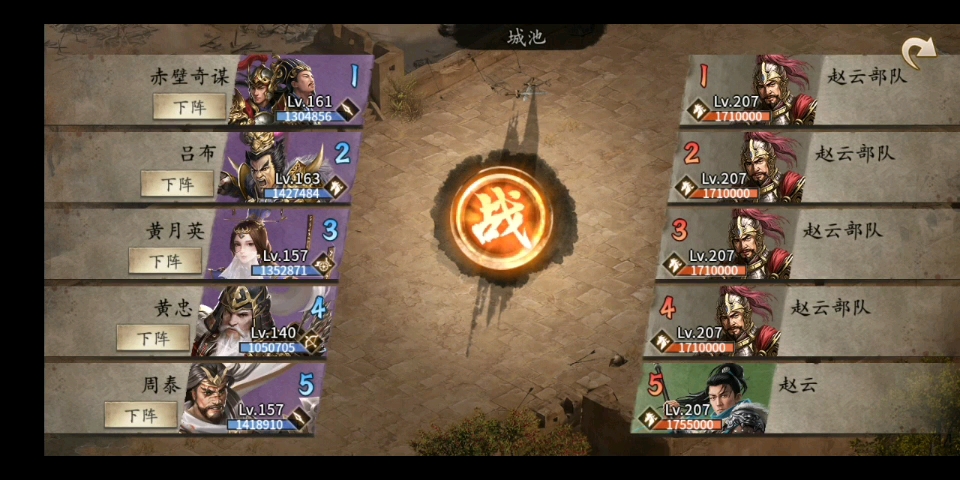Remove 赤壁奇谋 from the lineup
This screenshot has height=480, width=960.
(189, 106)
